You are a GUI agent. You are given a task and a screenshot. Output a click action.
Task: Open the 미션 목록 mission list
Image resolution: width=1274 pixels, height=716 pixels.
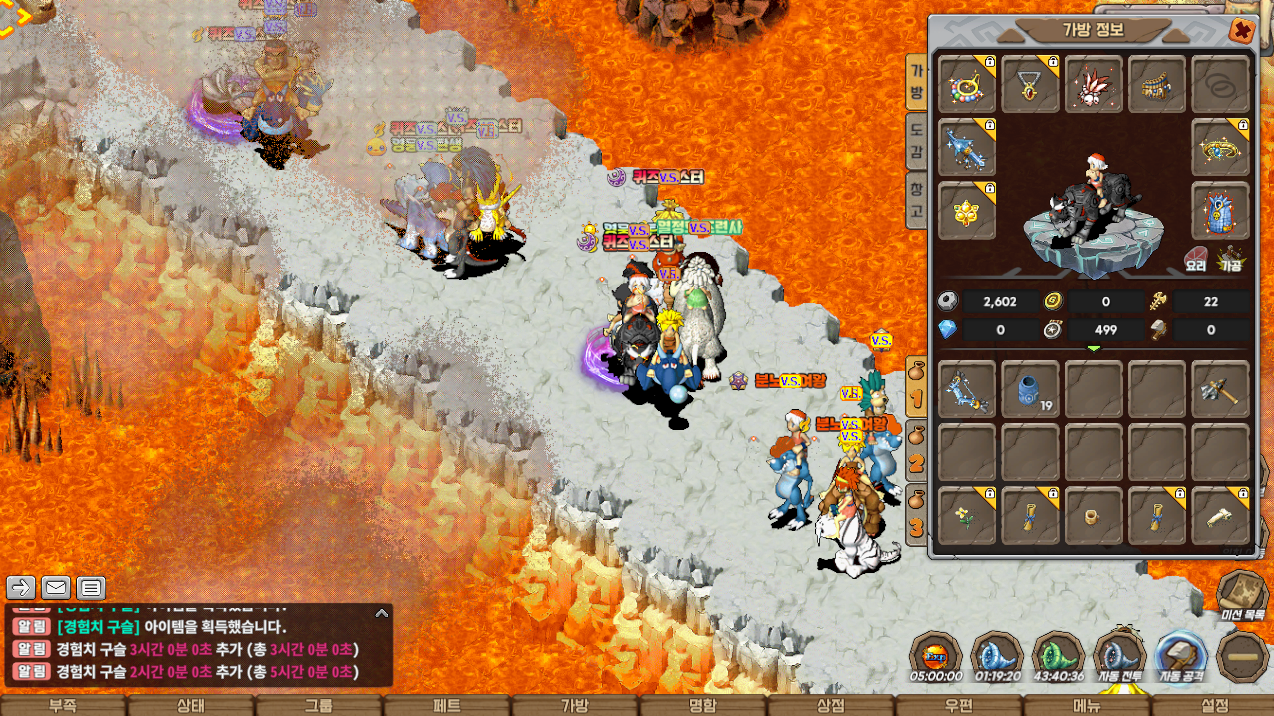tap(1243, 594)
